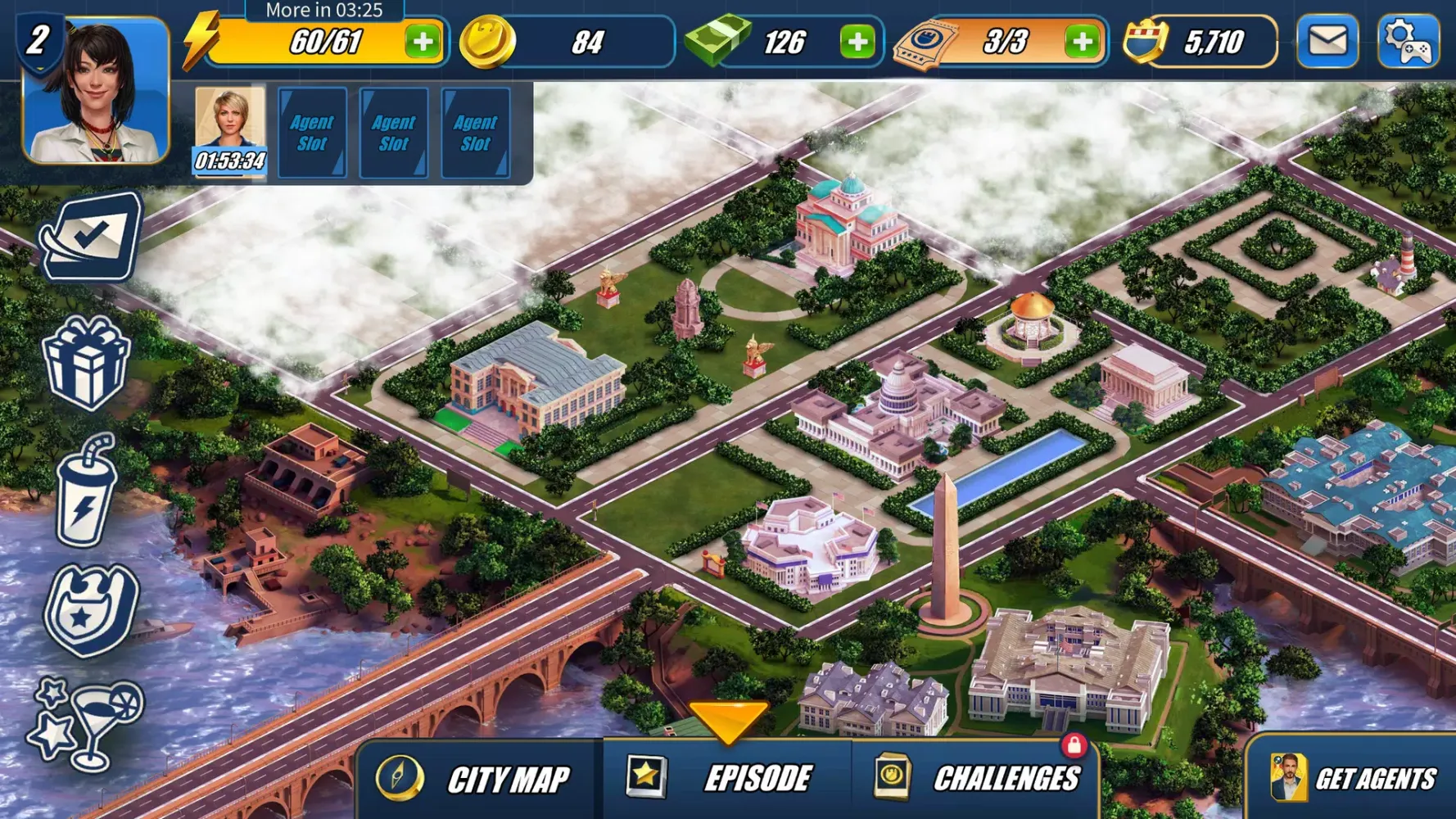Click the lightning bolt energy icon

pyautogui.click(x=199, y=39)
